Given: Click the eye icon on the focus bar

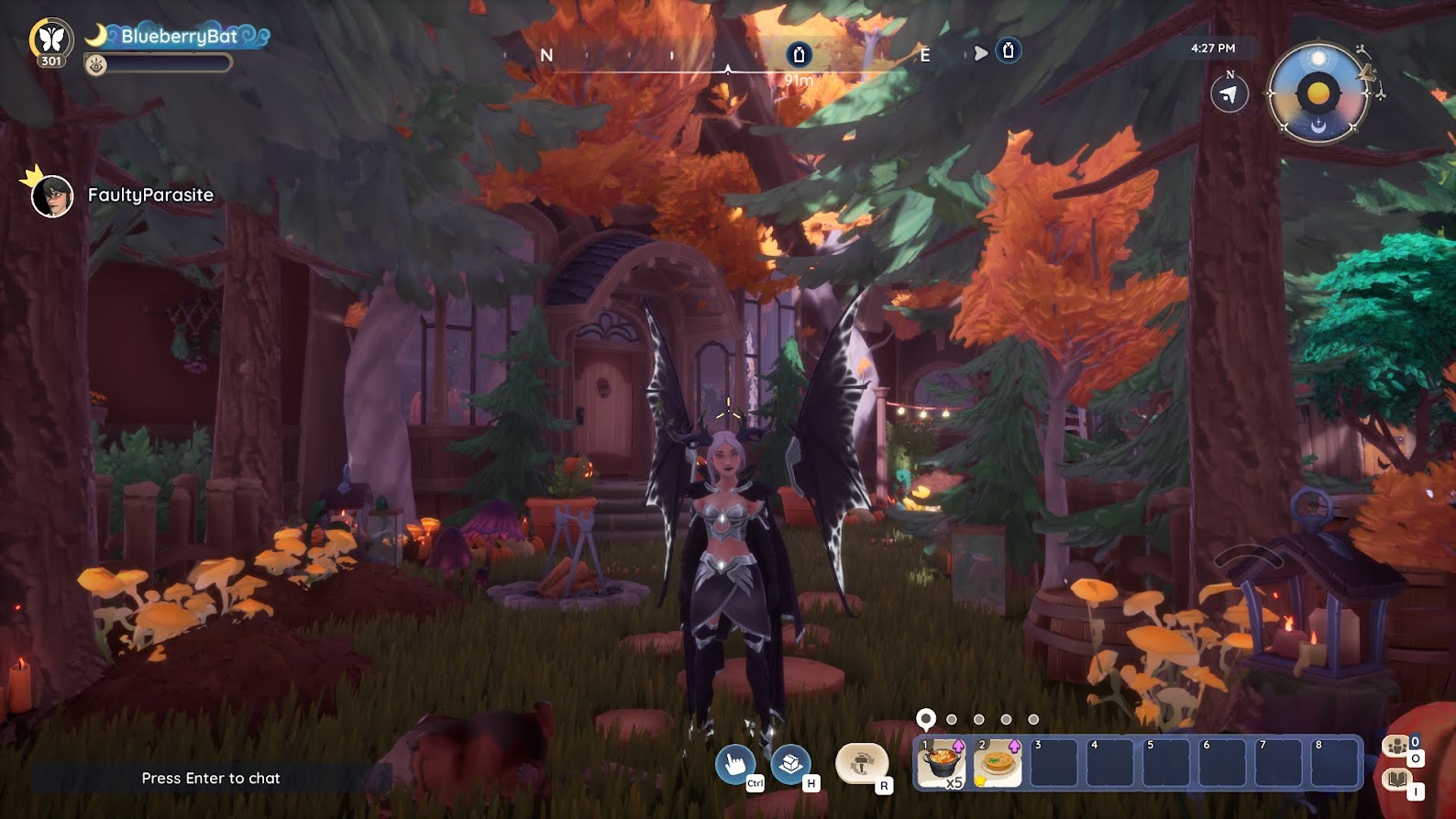Looking at the screenshot, I should tap(96, 63).
